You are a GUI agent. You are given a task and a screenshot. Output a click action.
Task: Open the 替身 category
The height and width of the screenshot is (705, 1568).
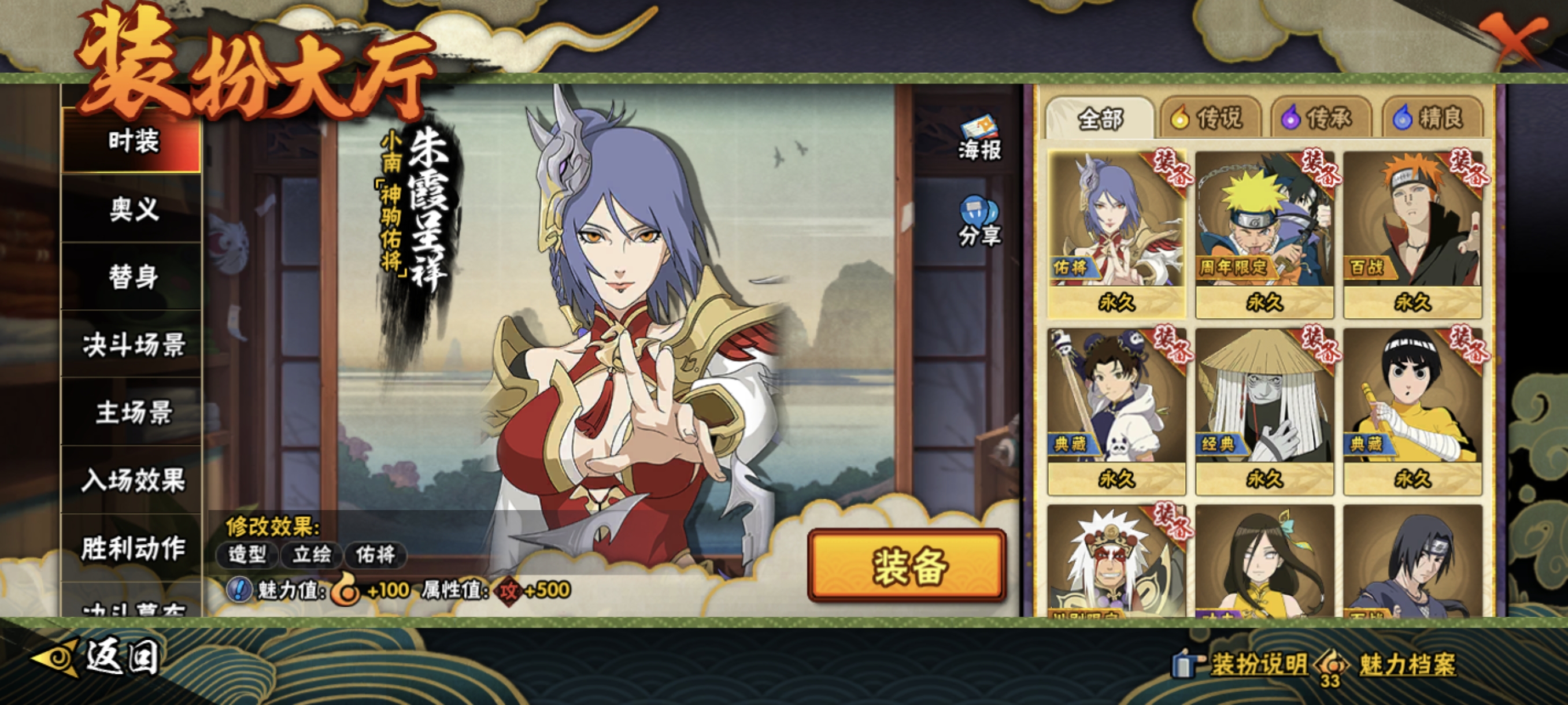[132, 277]
